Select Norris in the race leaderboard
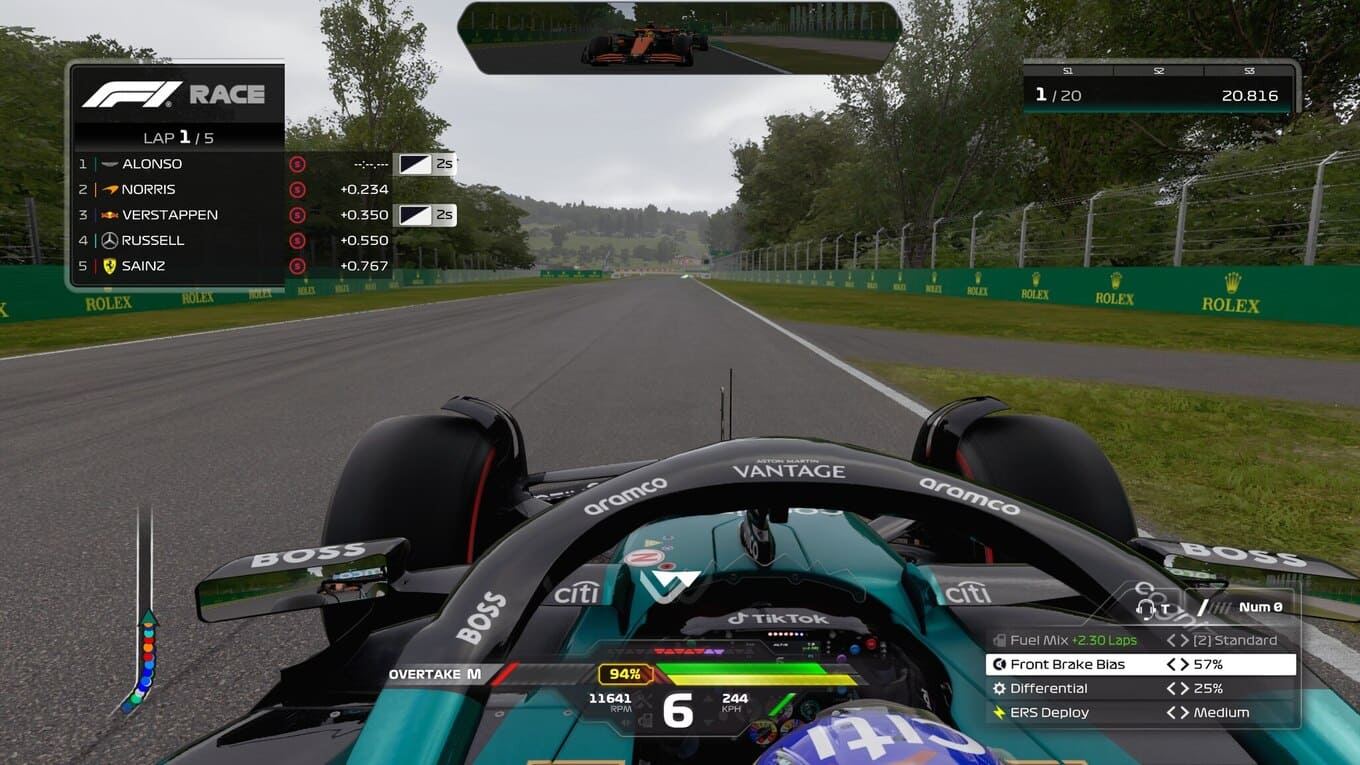The height and width of the screenshot is (765, 1360). pos(148,189)
